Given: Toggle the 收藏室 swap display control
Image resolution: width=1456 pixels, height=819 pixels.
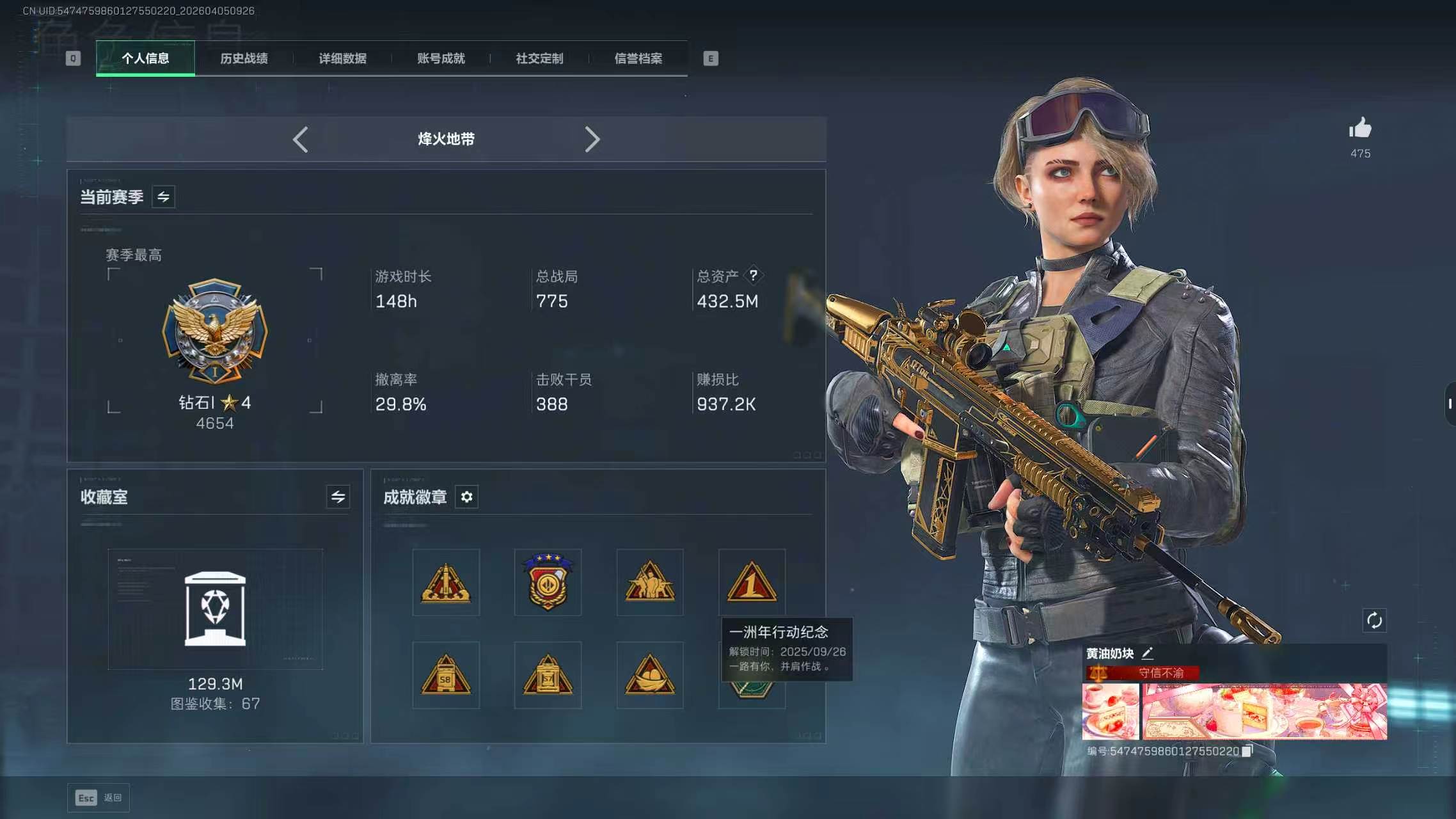Looking at the screenshot, I should pos(340,496).
